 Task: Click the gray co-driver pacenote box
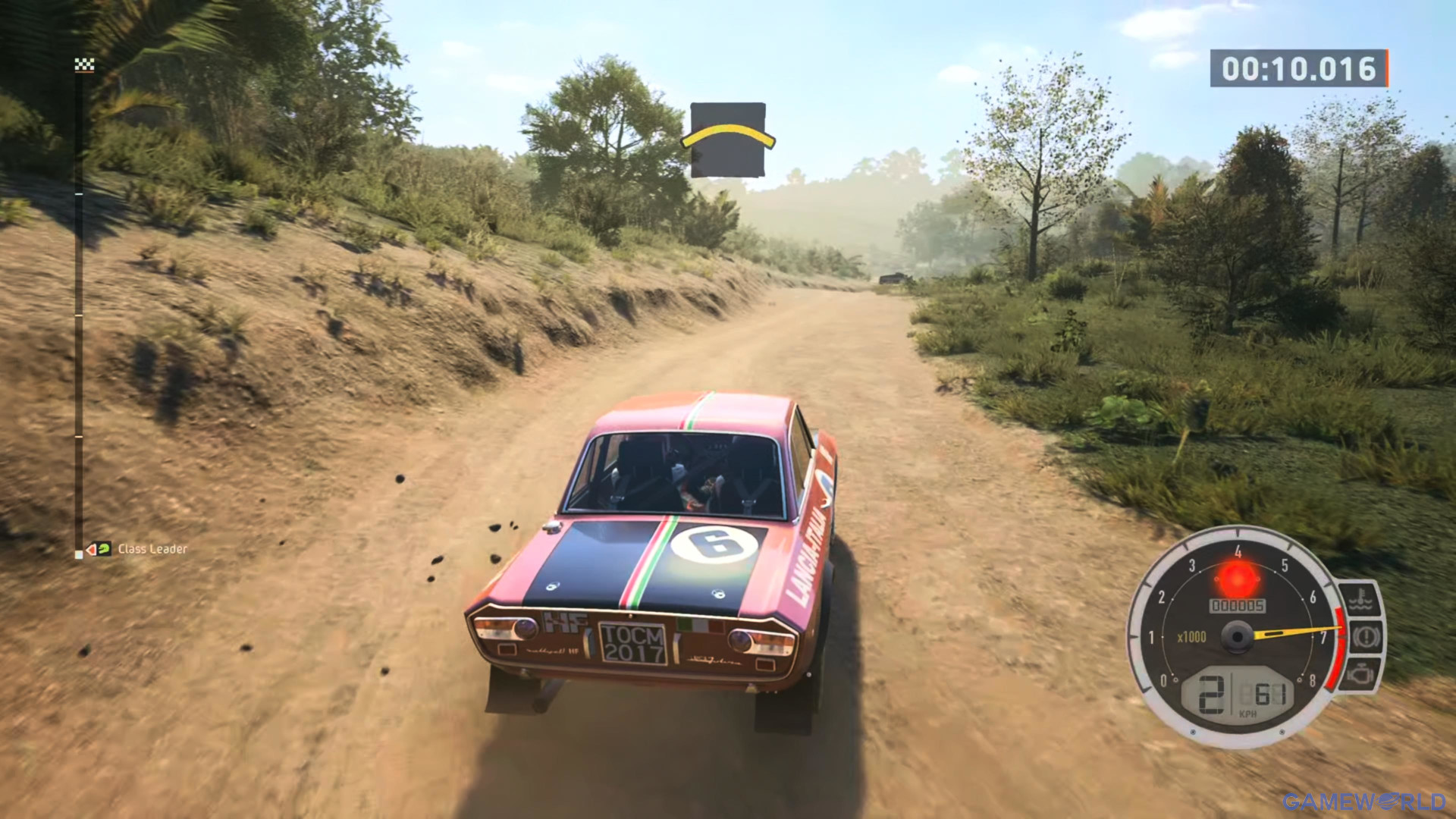click(x=728, y=139)
